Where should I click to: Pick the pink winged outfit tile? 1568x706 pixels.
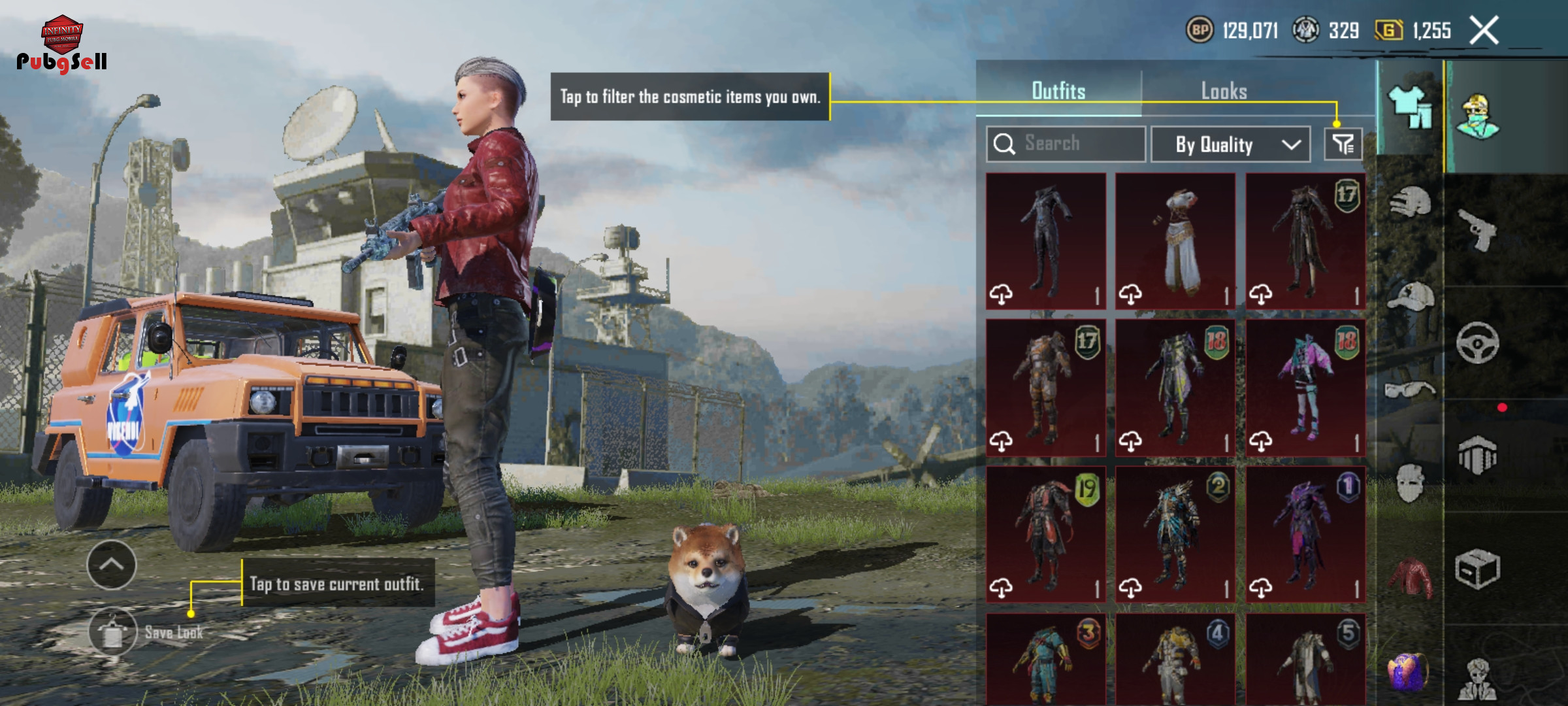(1305, 388)
